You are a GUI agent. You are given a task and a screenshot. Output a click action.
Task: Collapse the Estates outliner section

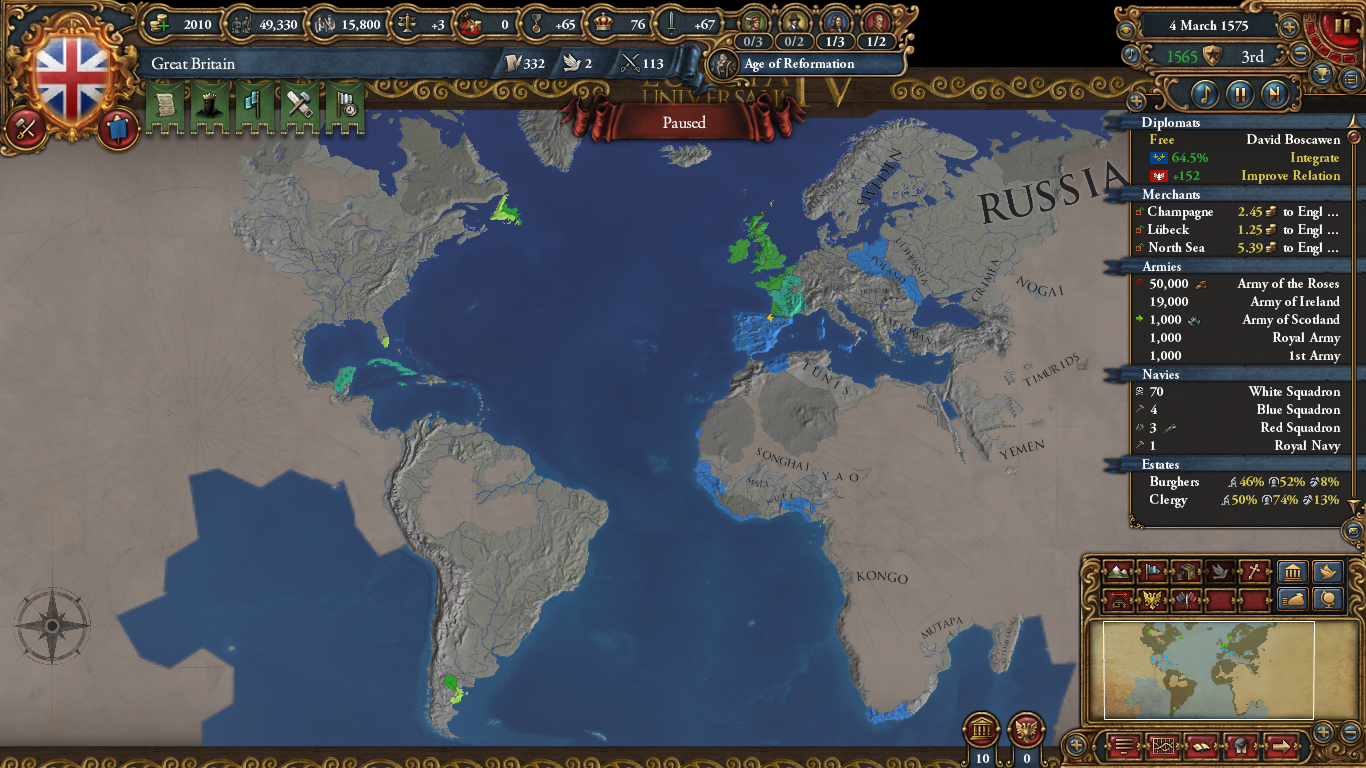[1160, 463]
